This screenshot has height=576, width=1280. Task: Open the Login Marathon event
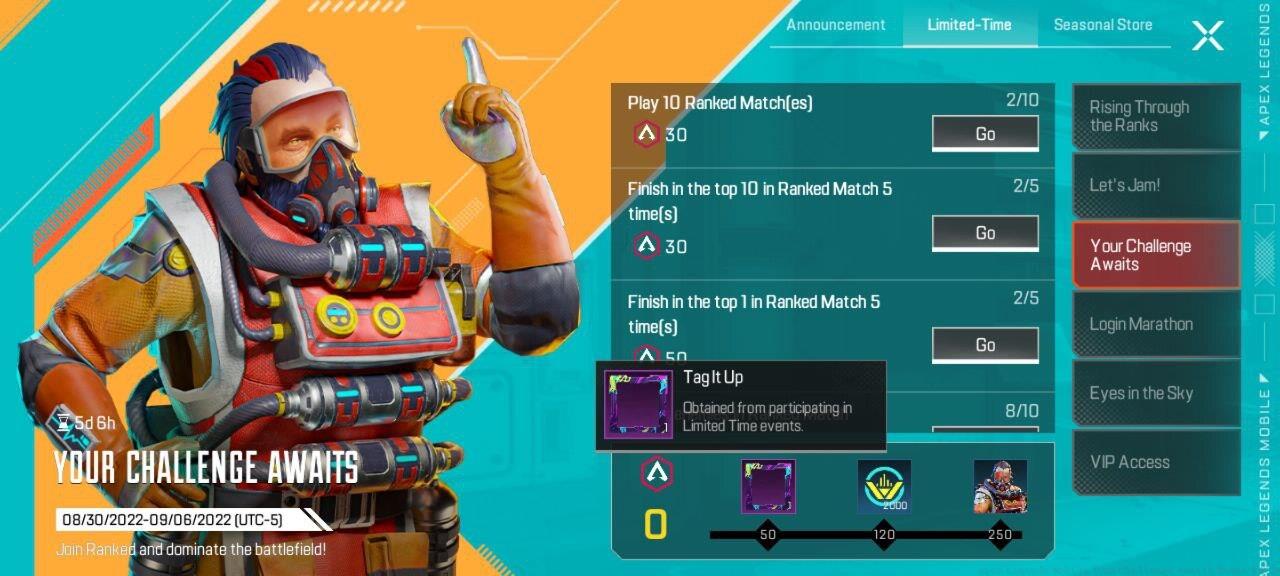pyautogui.click(x=1155, y=324)
